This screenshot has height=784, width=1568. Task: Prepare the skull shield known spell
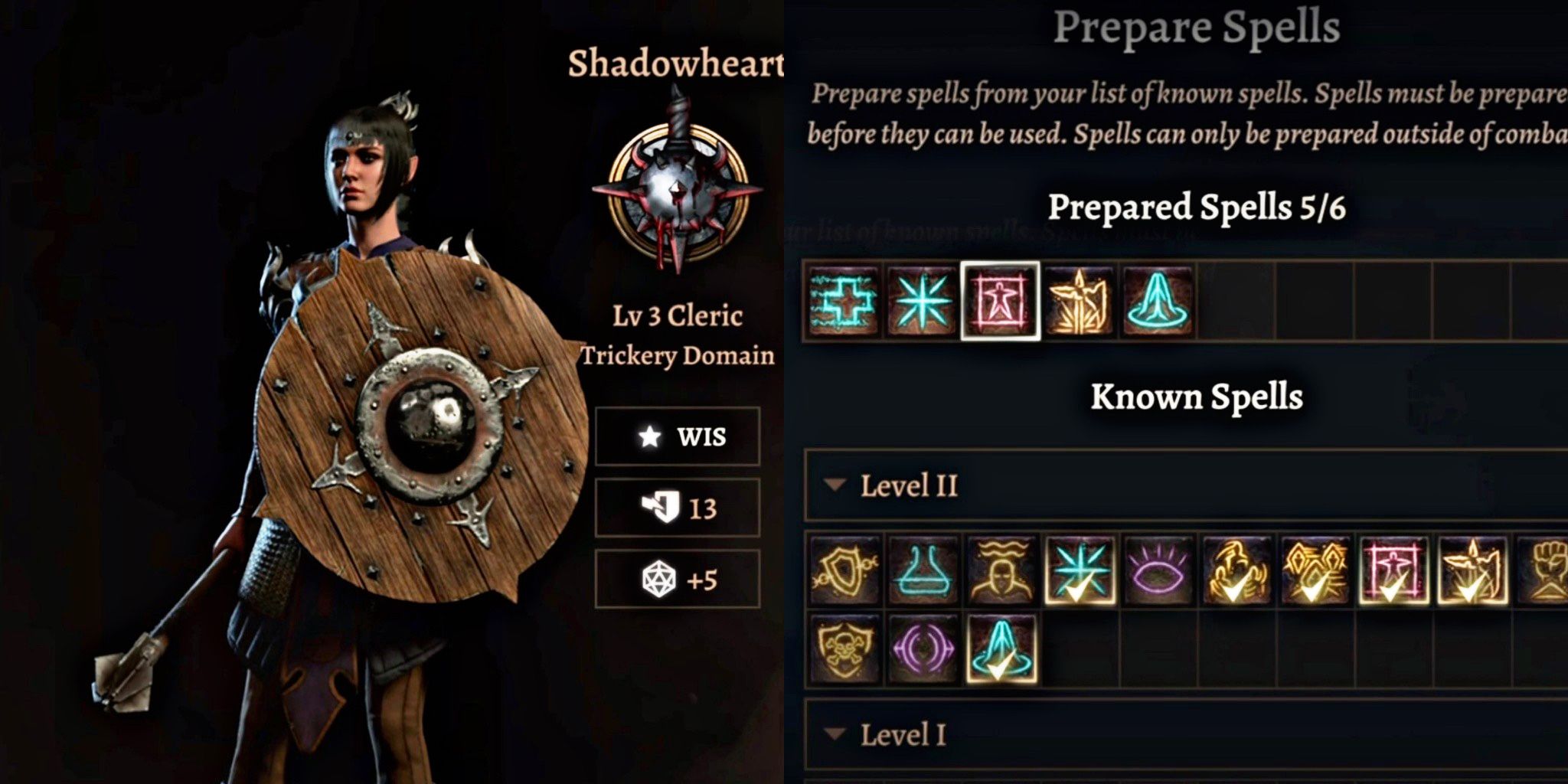pyautogui.click(x=844, y=648)
